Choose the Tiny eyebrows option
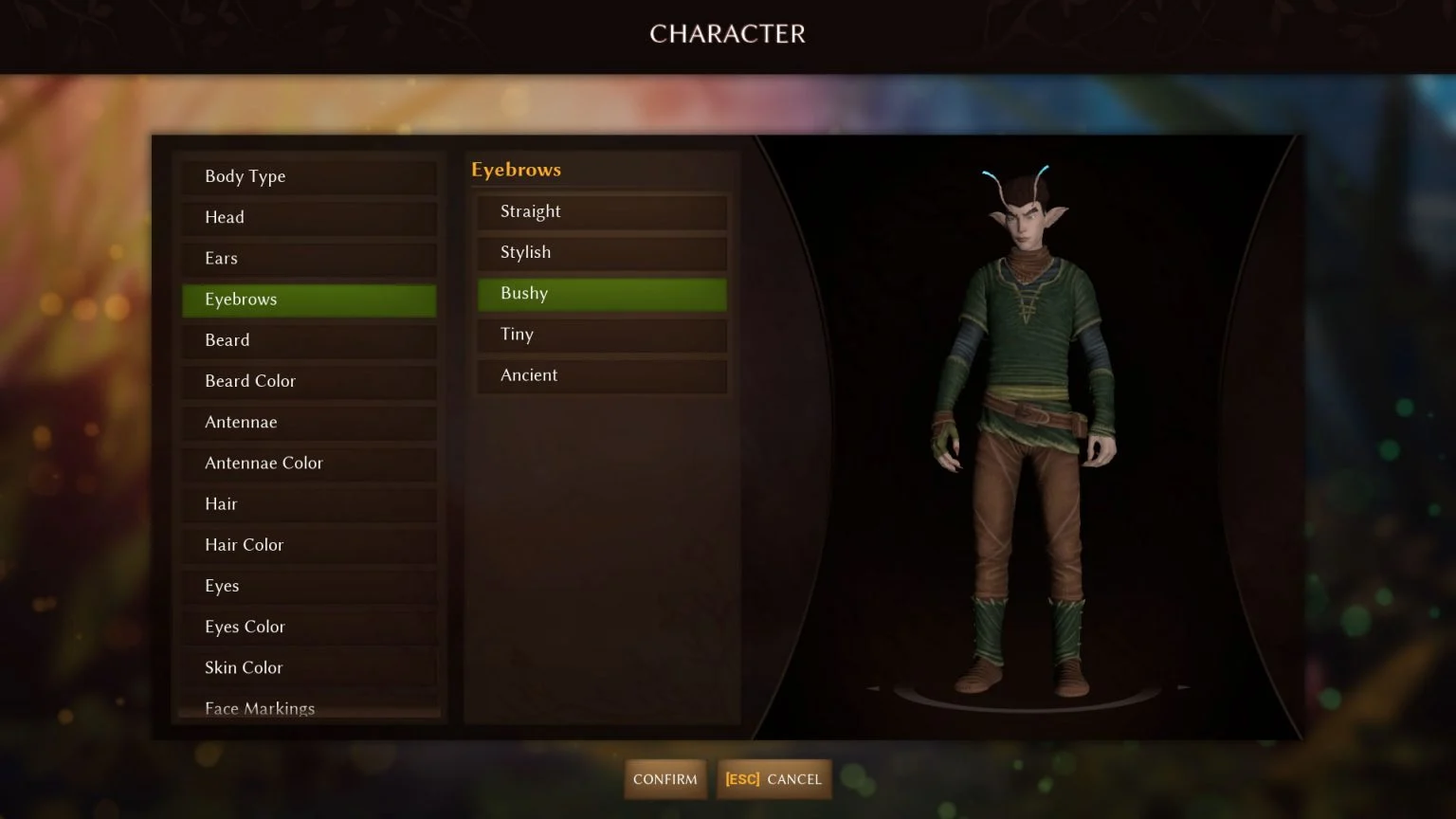 (x=602, y=335)
